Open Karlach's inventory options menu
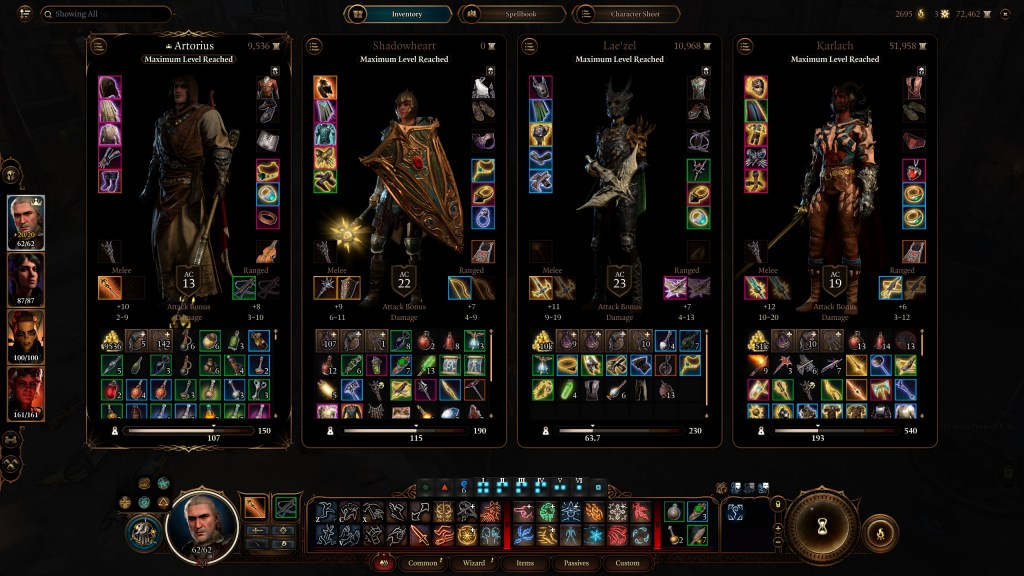Viewport: 1024px width, 576px height. point(745,46)
